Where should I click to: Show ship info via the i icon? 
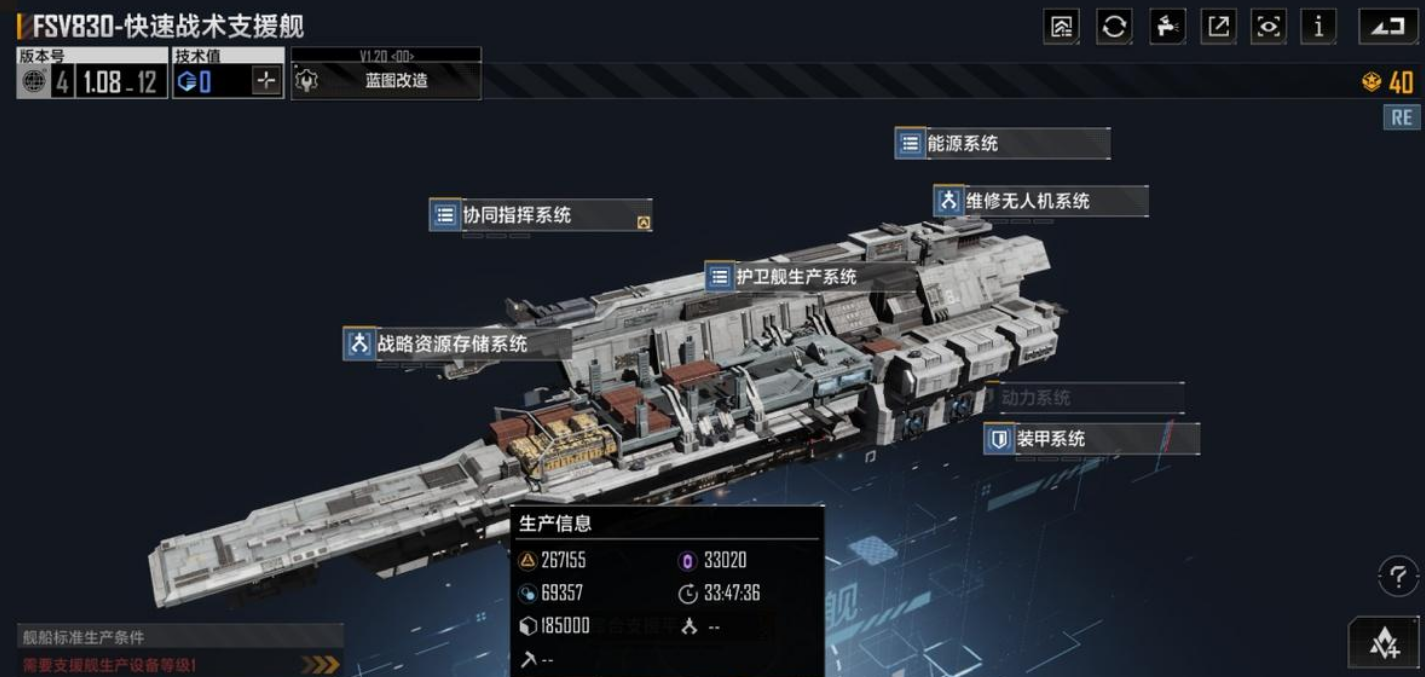point(1318,27)
